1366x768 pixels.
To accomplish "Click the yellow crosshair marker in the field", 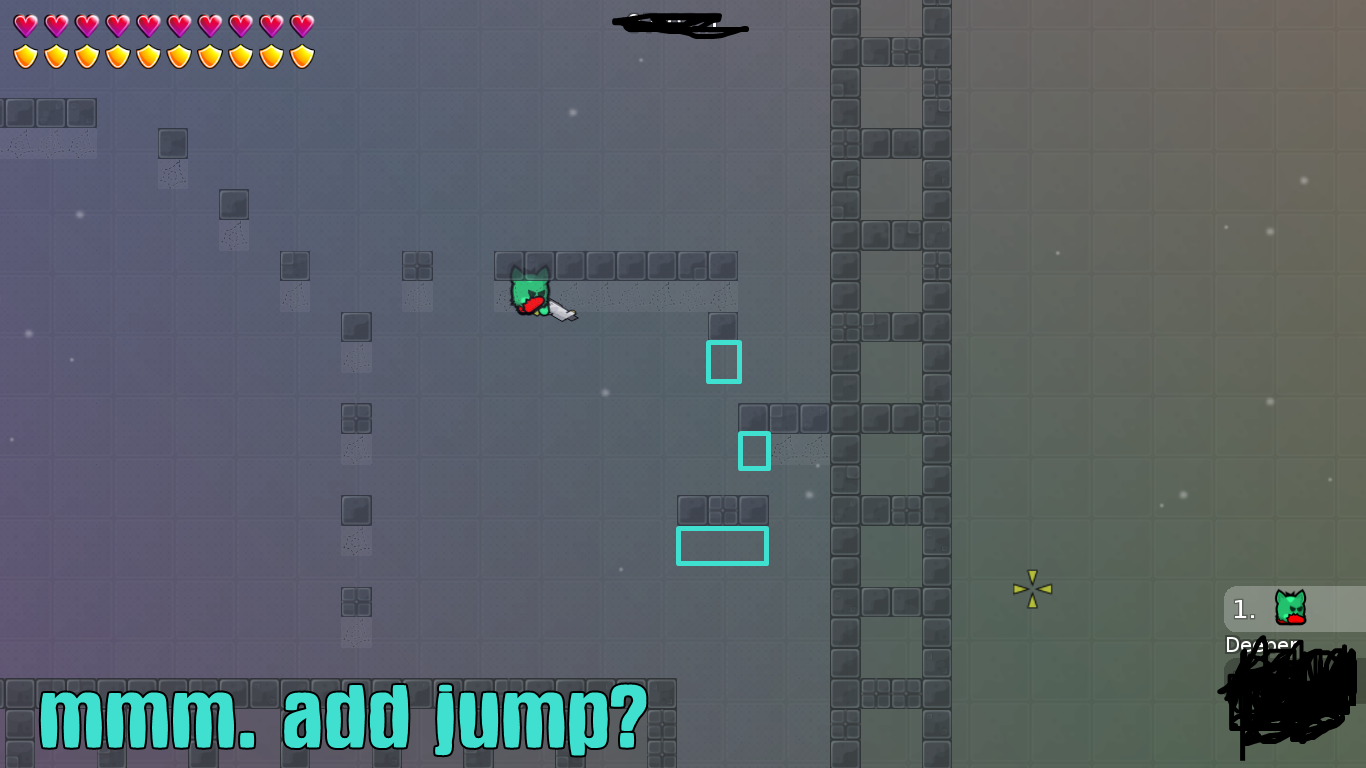I will click(x=1032, y=589).
